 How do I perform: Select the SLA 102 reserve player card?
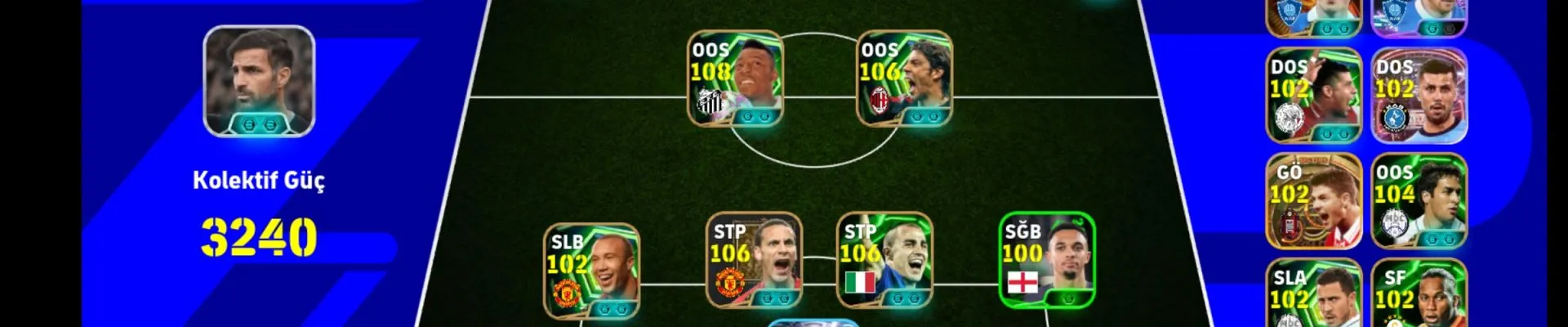[1313, 296]
